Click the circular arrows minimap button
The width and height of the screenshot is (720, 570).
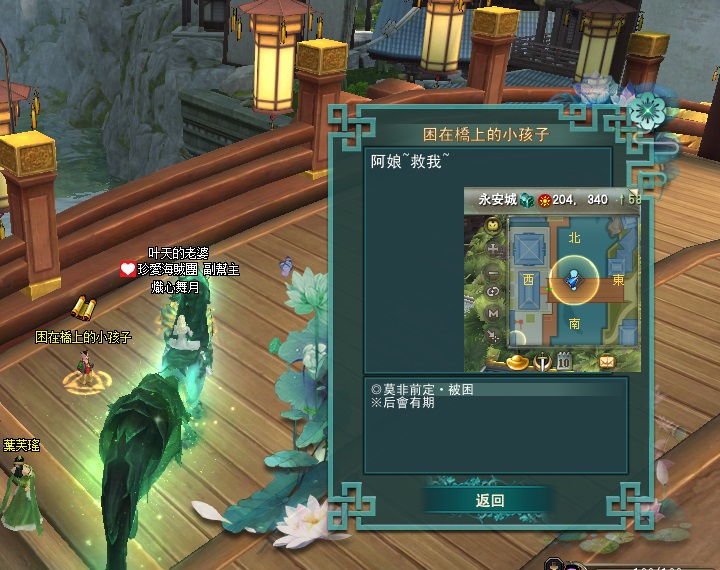(x=493, y=292)
